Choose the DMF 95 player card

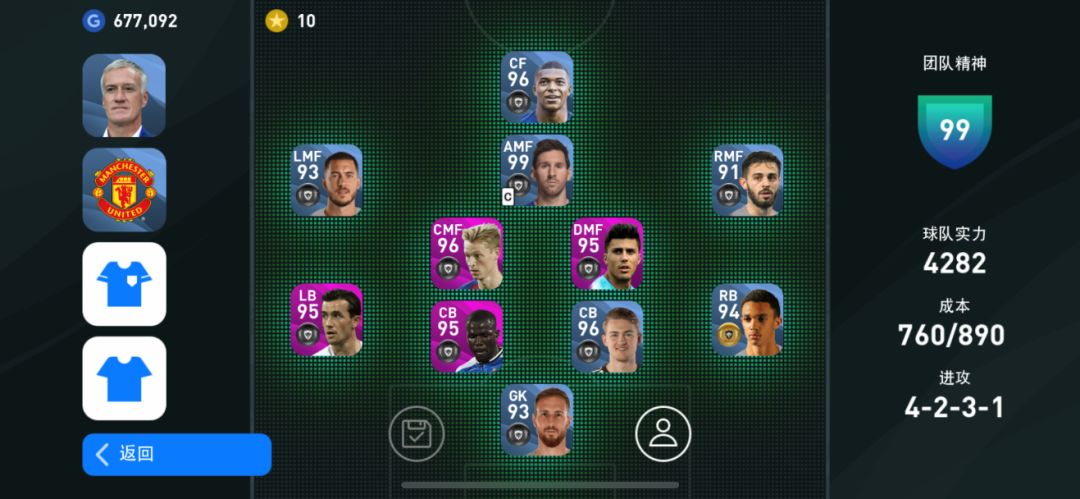[x=607, y=255]
